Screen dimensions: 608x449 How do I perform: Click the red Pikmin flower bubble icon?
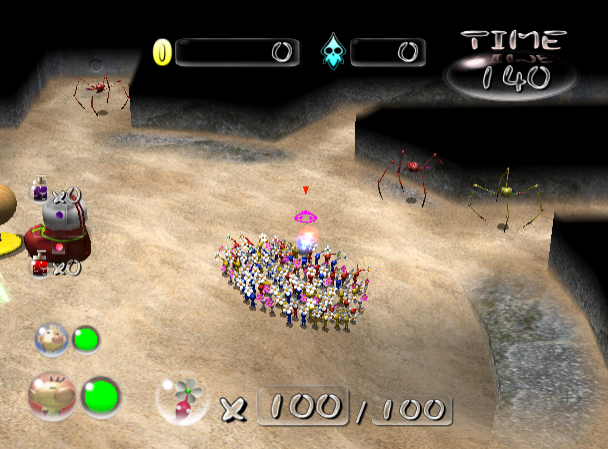(182, 401)
